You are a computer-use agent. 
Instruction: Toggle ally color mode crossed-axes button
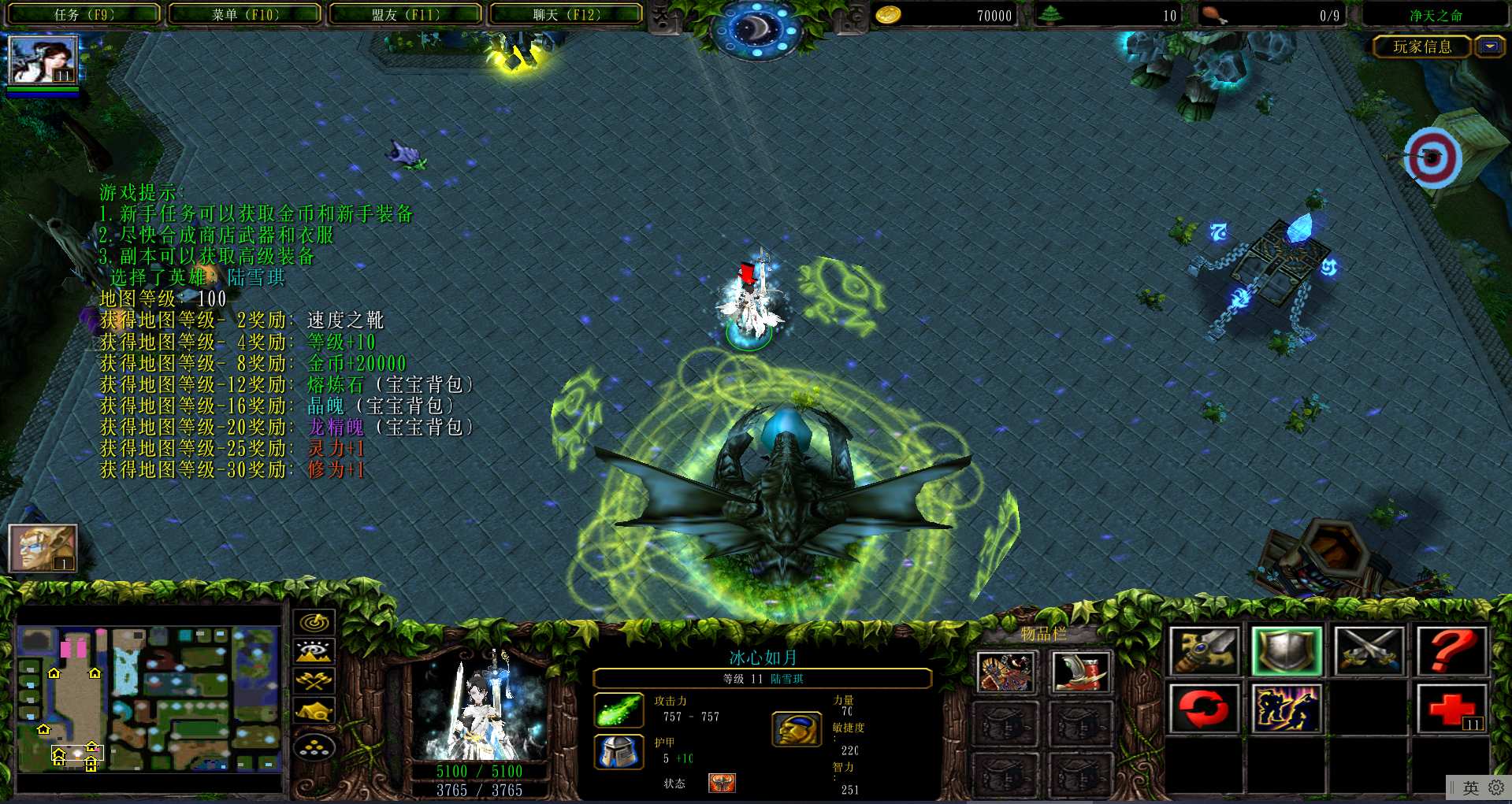(x=314, y=680)
